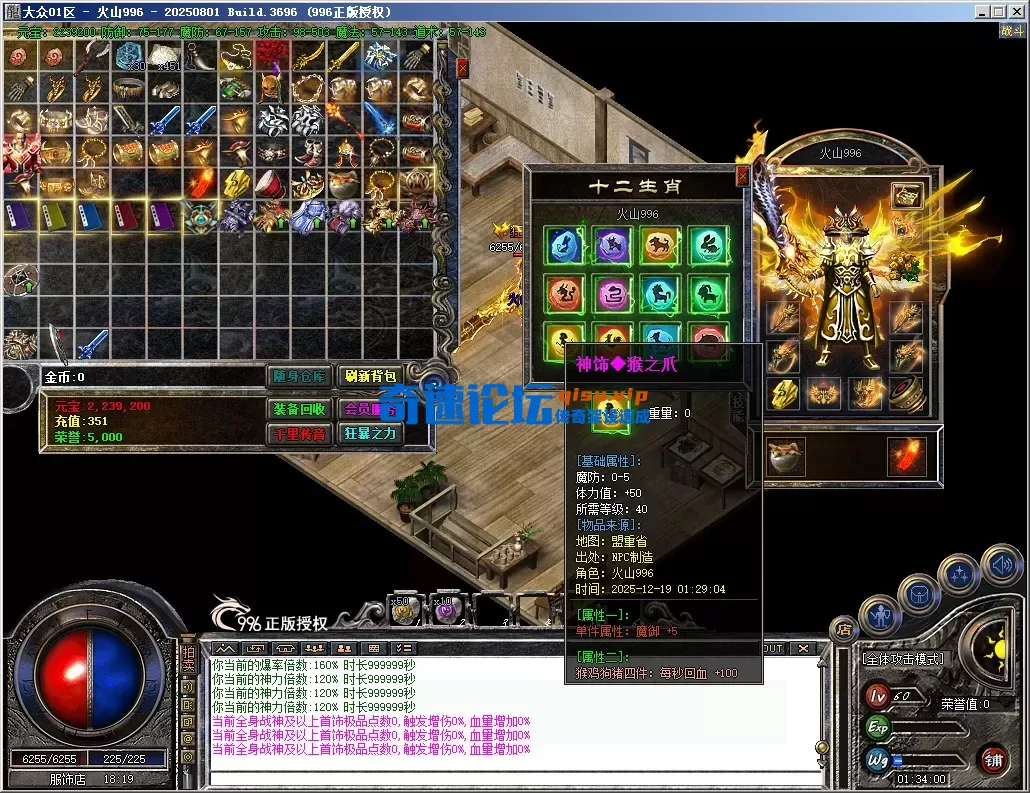Switch the 全体攻击模式 attack mode label
The width and height of the screenshot is (1030, 793).
[902, 659]
